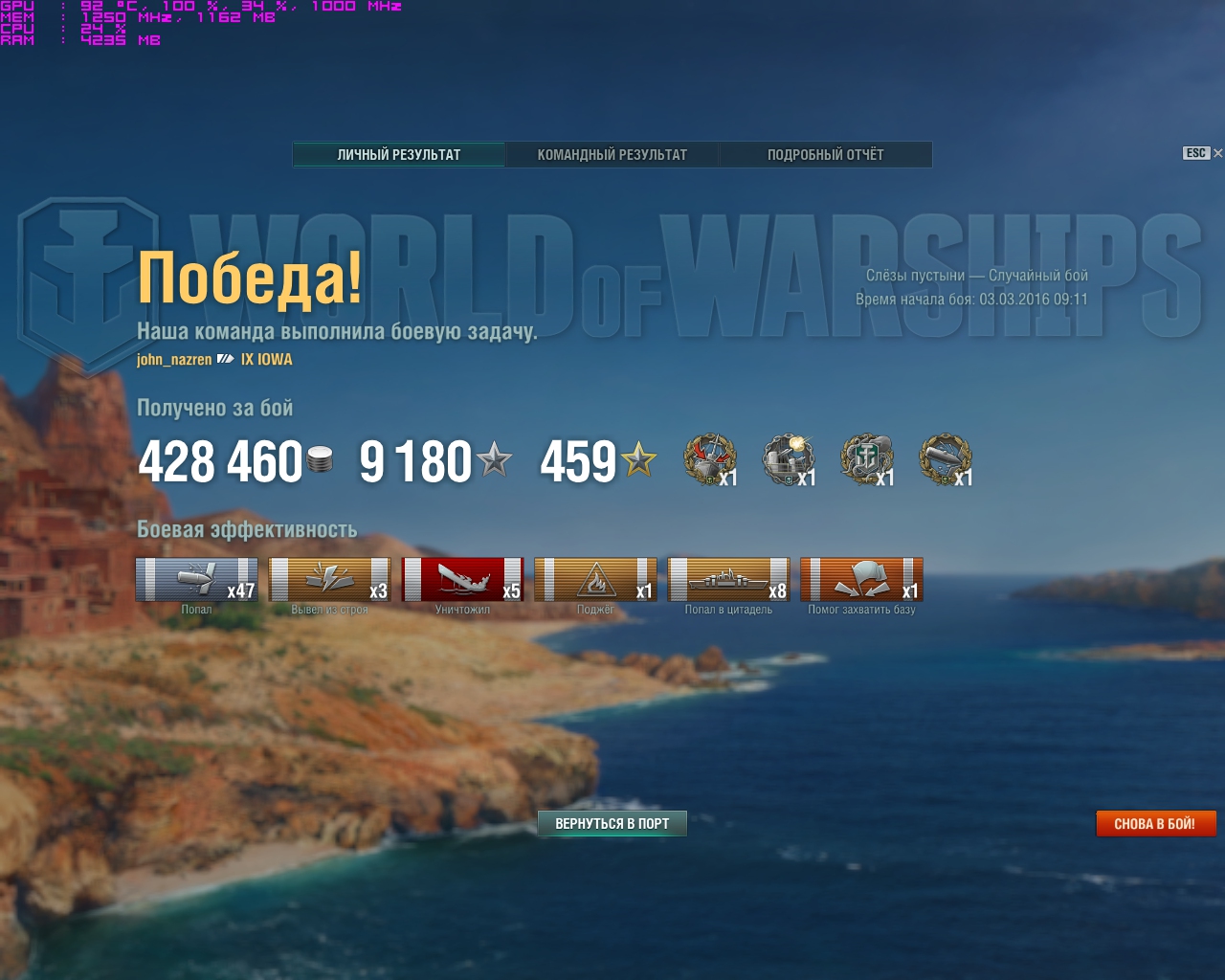This screenshot has height=980, width=1225.
Task: Return to port with Вернуться в порт
Action: 612,824
